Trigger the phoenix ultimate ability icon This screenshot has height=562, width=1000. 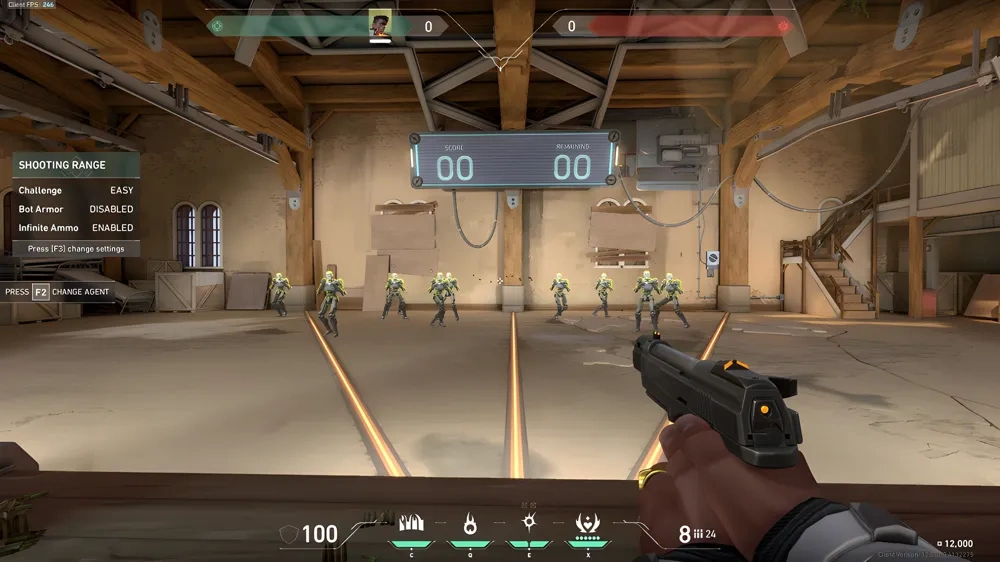pos(587,523)
